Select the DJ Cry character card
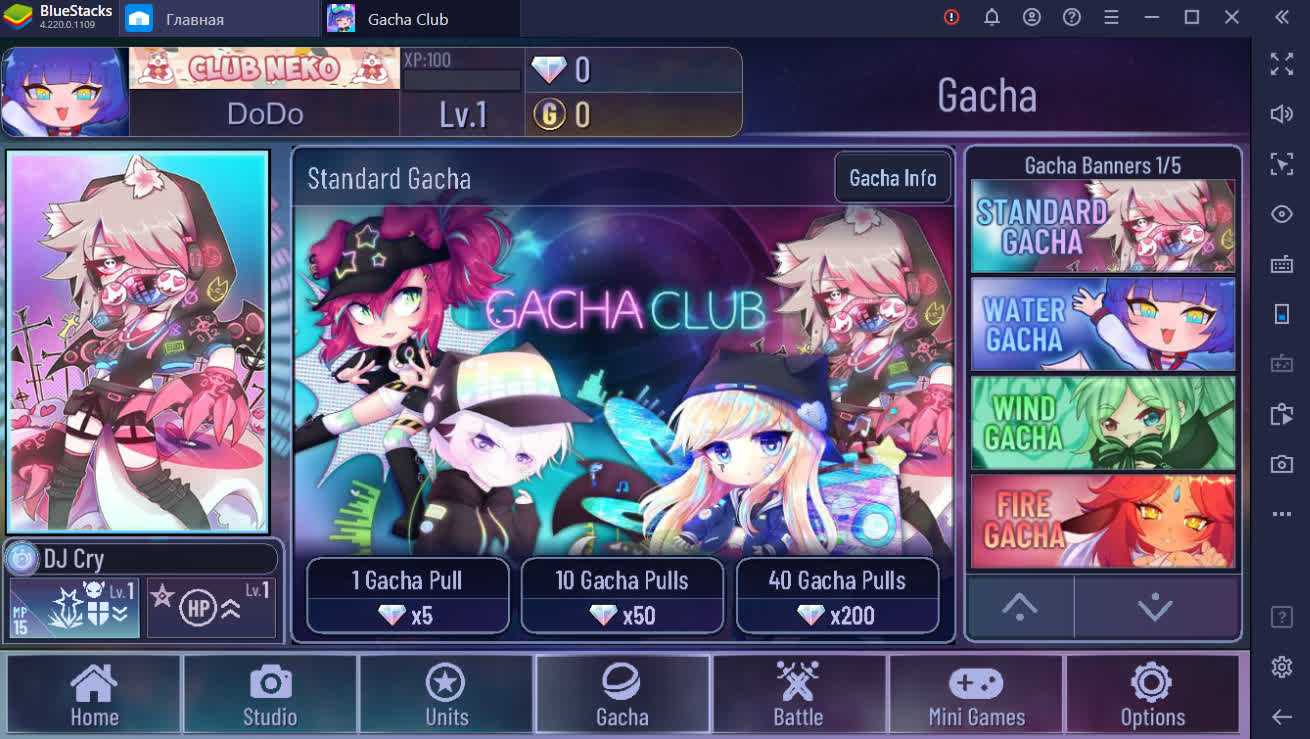This screenshot has width=1310, height=739. coord(138,341)
